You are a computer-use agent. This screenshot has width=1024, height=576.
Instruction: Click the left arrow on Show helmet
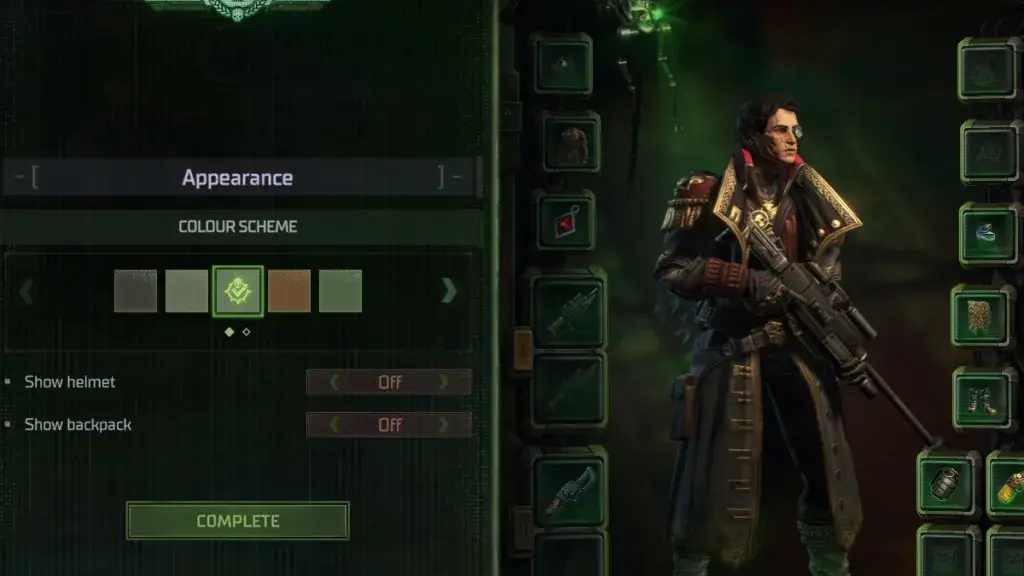[334, 382]
